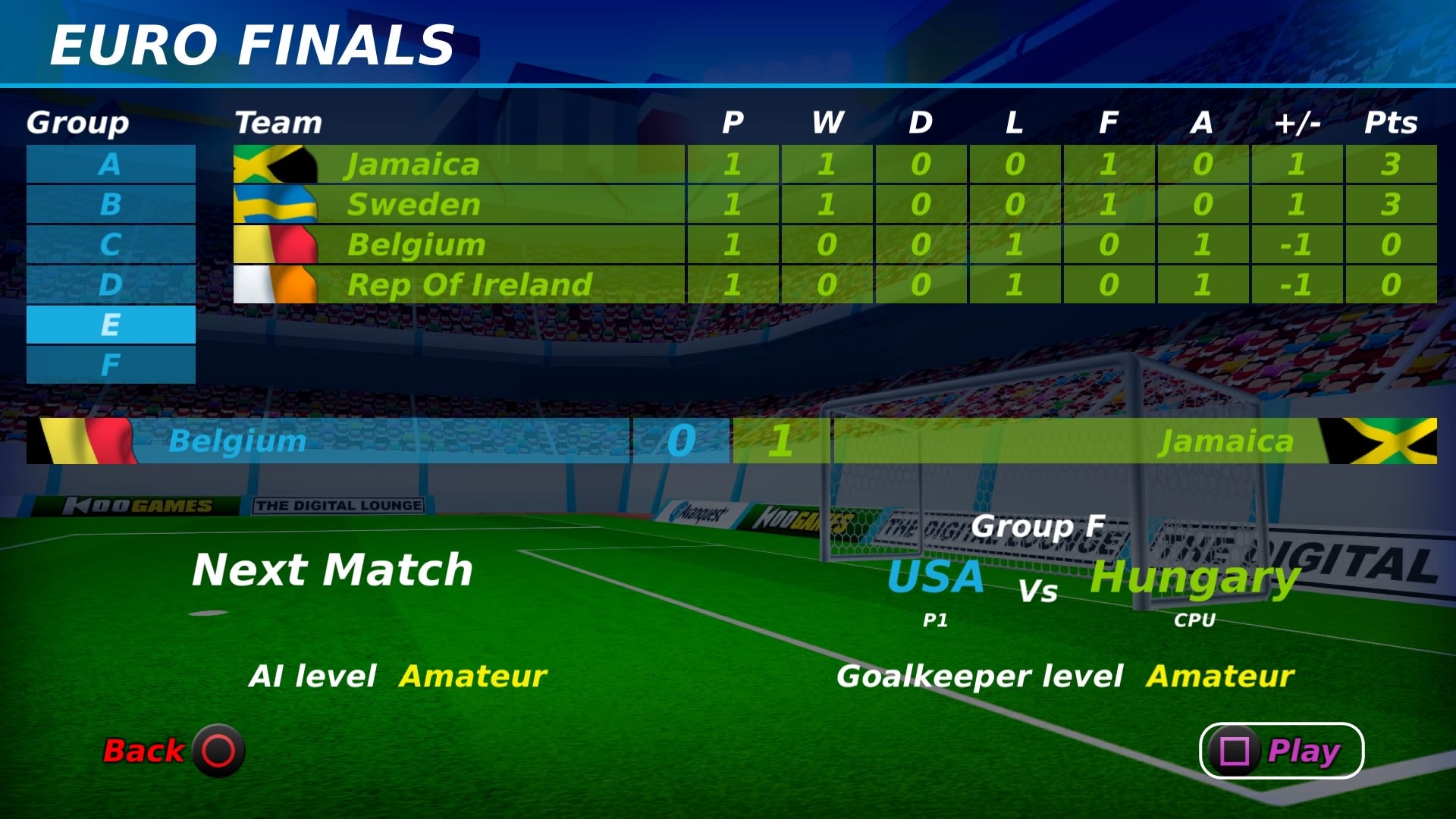Go back using the Back button

tap(174, 751)
